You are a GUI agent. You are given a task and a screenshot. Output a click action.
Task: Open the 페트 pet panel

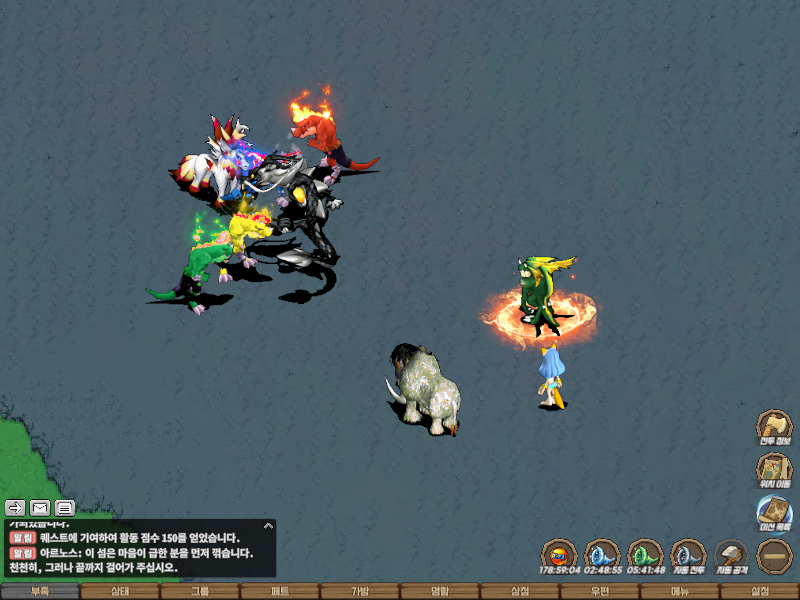[280, 591]
